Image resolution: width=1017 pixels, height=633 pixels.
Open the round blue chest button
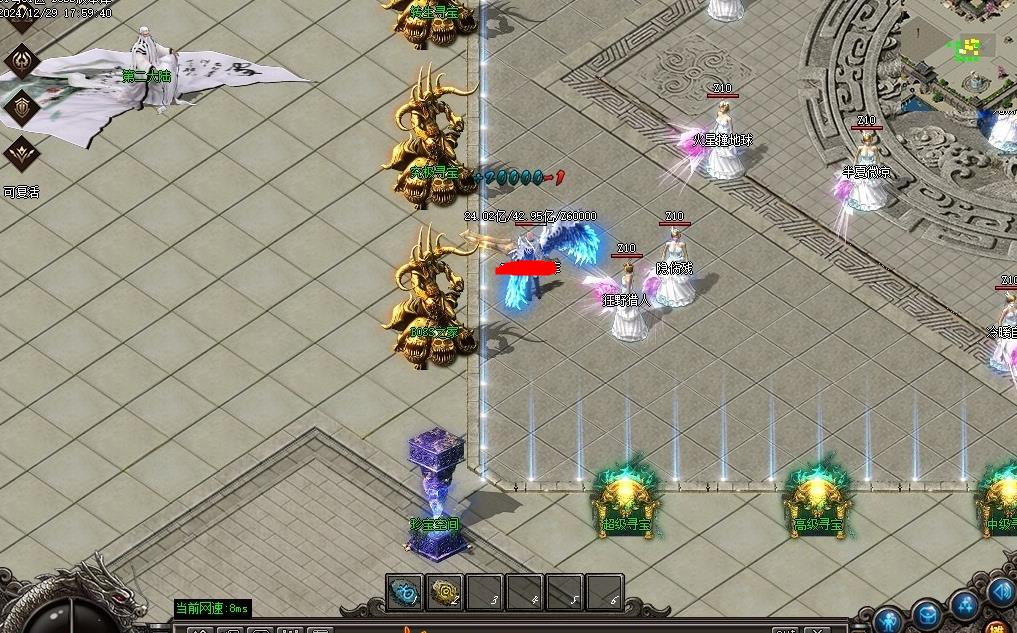point(927,614)
